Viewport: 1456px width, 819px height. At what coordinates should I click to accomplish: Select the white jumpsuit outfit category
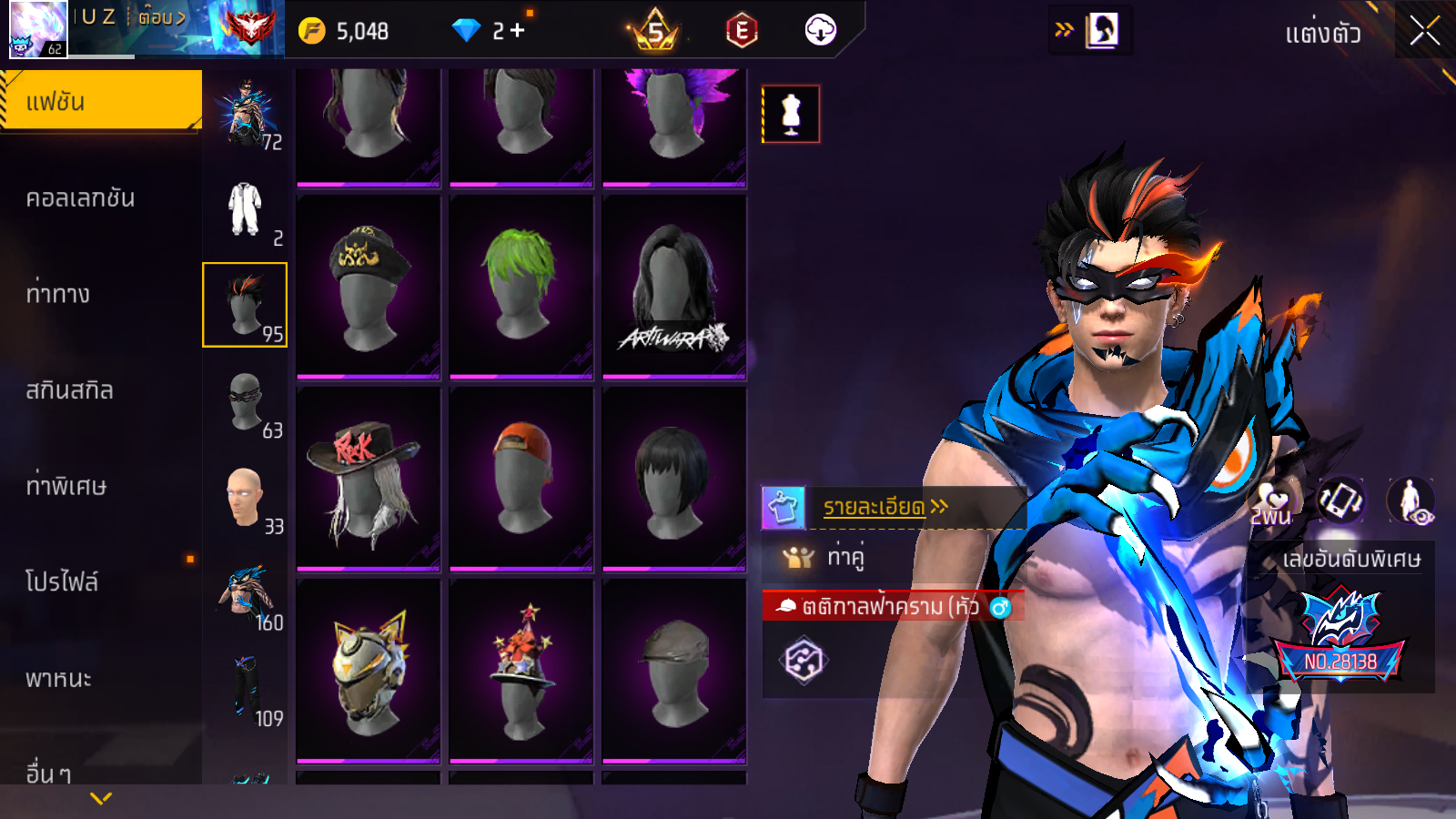click(x=245, y=210)
